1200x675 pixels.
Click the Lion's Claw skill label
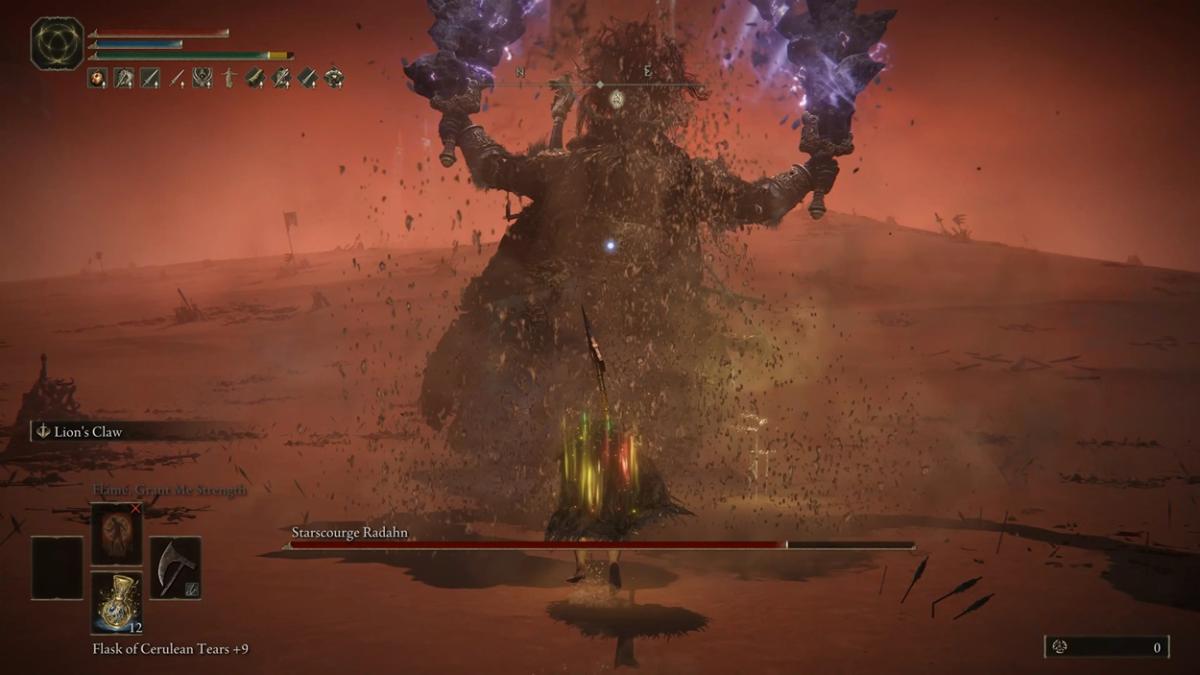pos(92,431)
